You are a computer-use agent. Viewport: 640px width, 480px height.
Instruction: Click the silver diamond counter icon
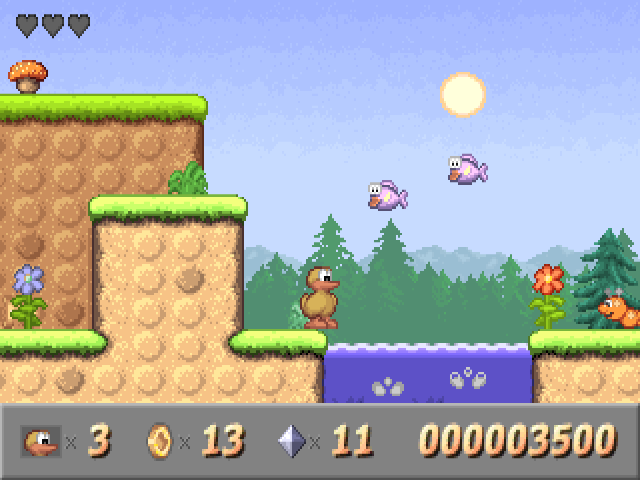(291, 440)
